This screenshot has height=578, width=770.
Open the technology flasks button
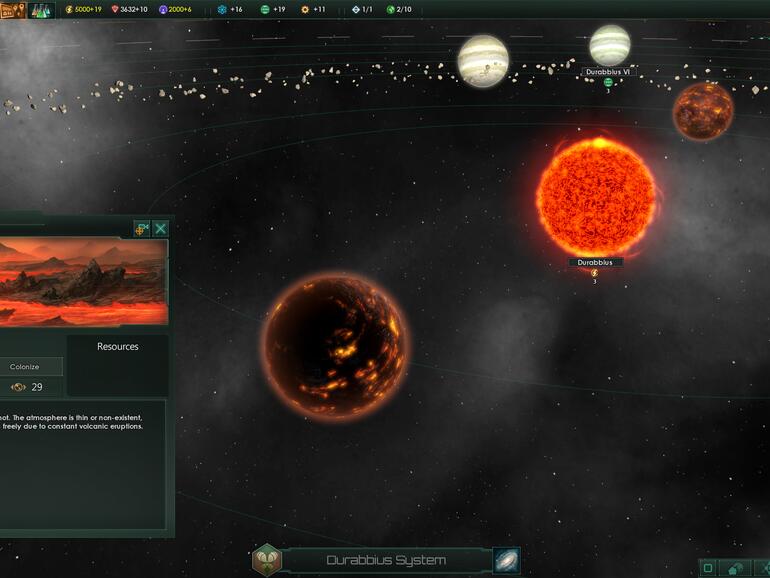pos(41,10)
